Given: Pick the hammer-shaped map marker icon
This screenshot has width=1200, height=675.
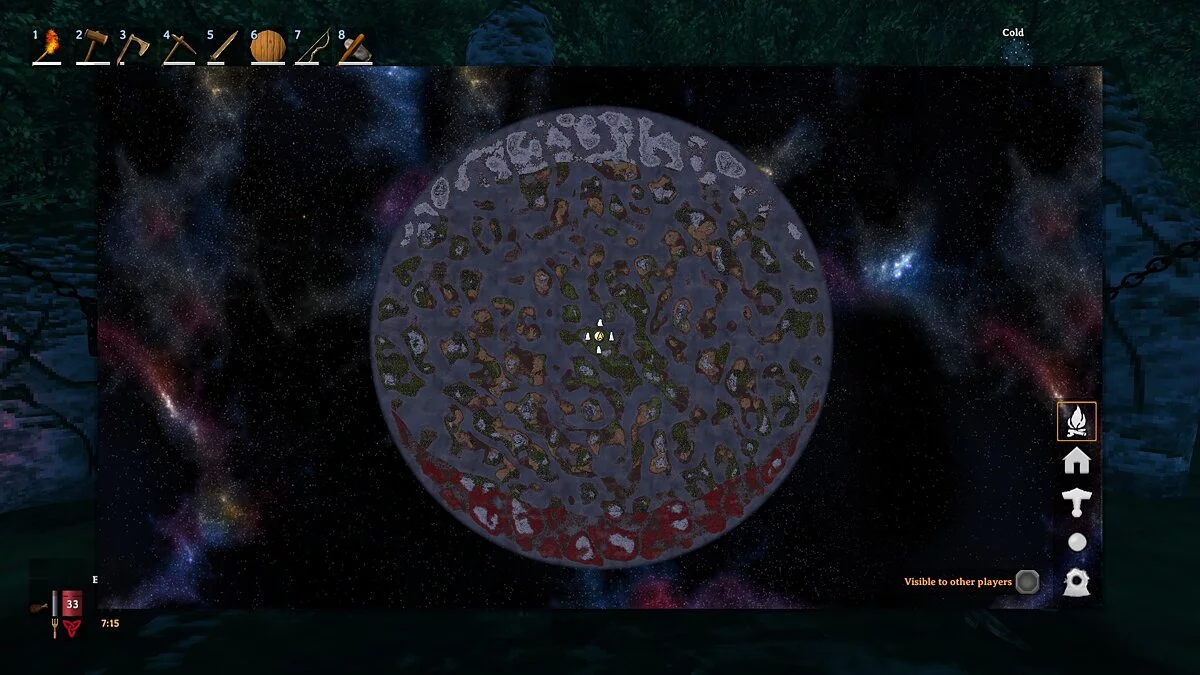Looking at the screenshot, I should click(1077, 502).
